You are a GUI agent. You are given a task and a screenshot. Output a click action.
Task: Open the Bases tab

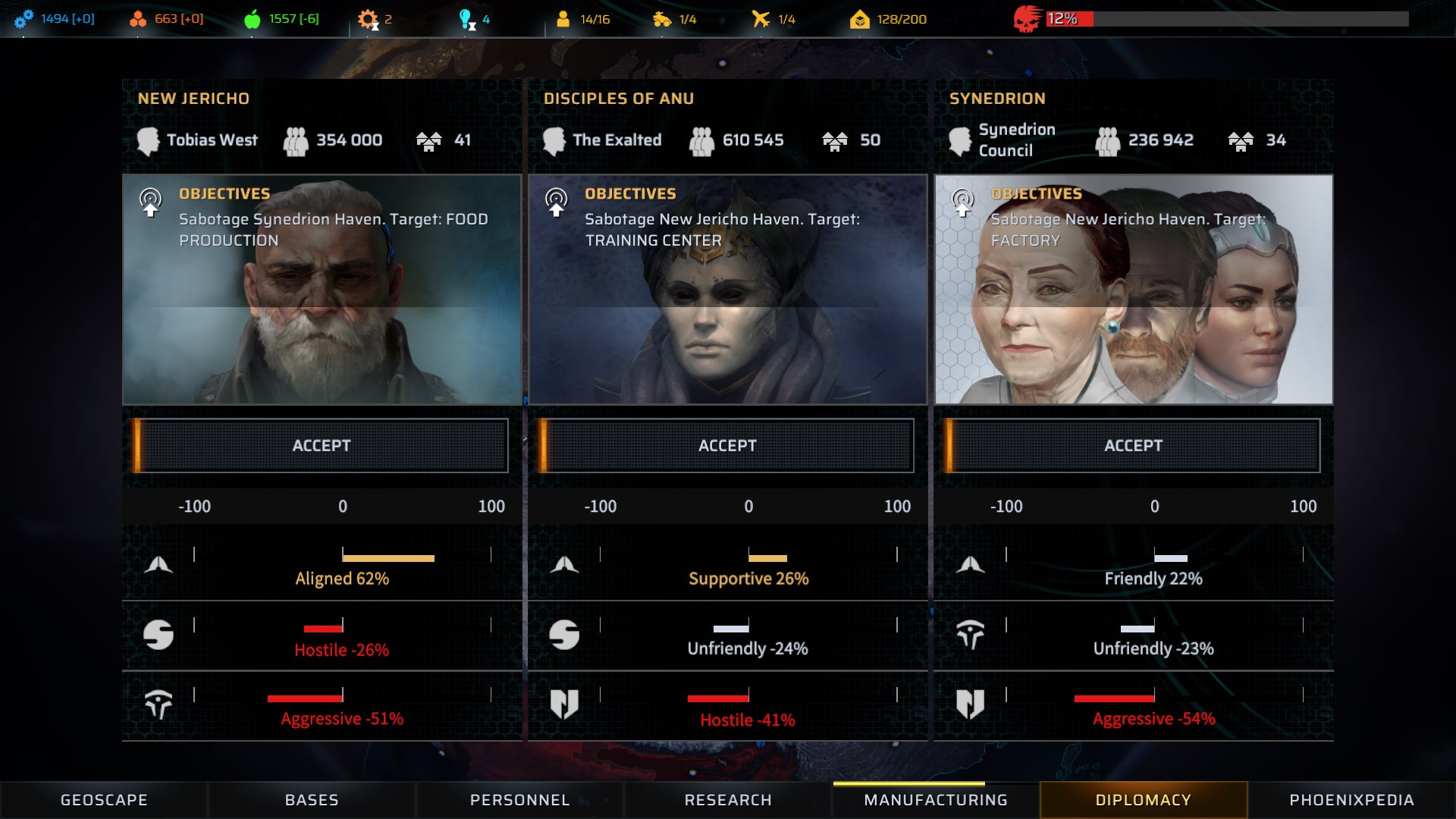(312, 800)
